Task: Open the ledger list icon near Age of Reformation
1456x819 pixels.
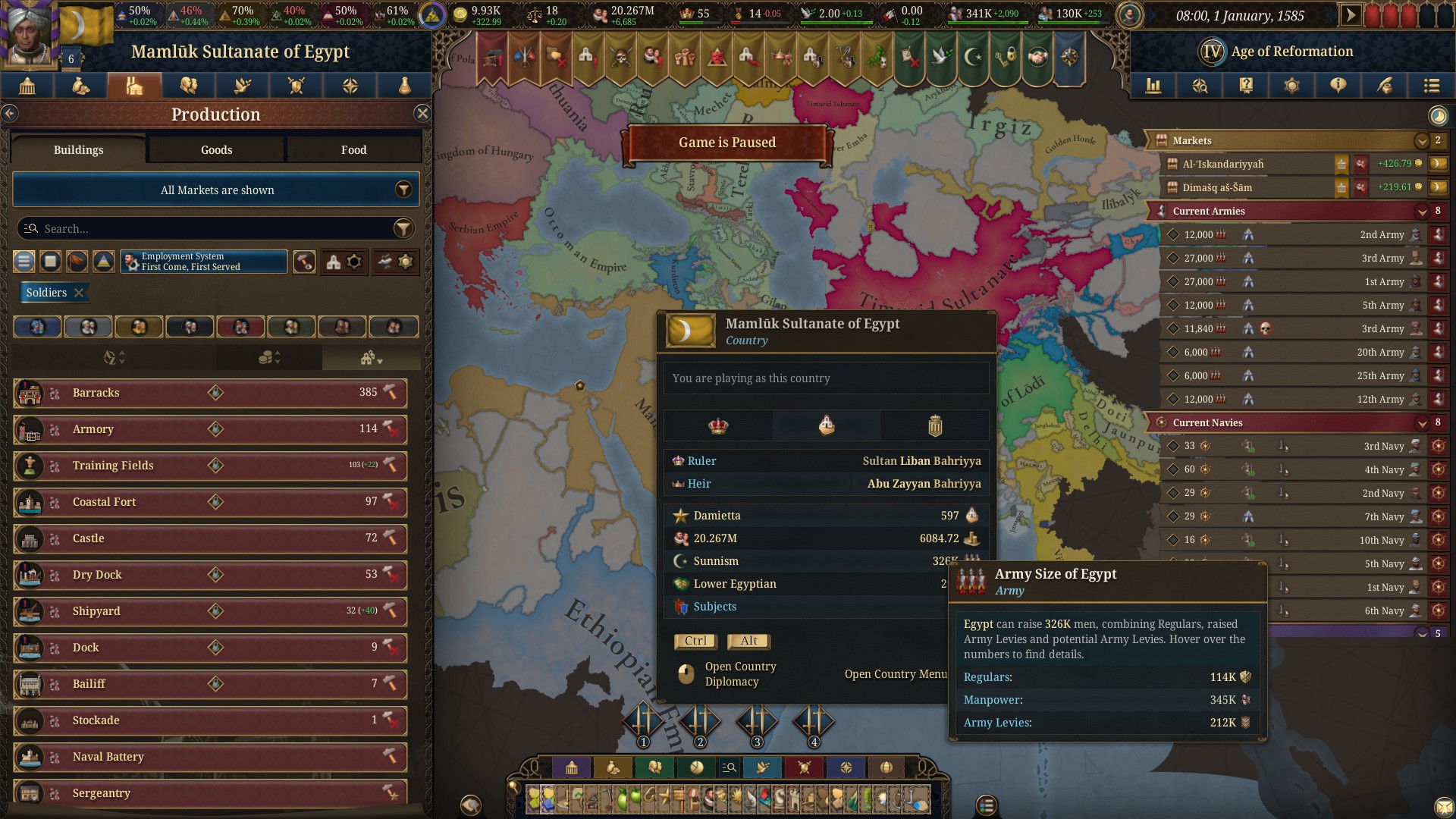Action: tap(1431, 86)
